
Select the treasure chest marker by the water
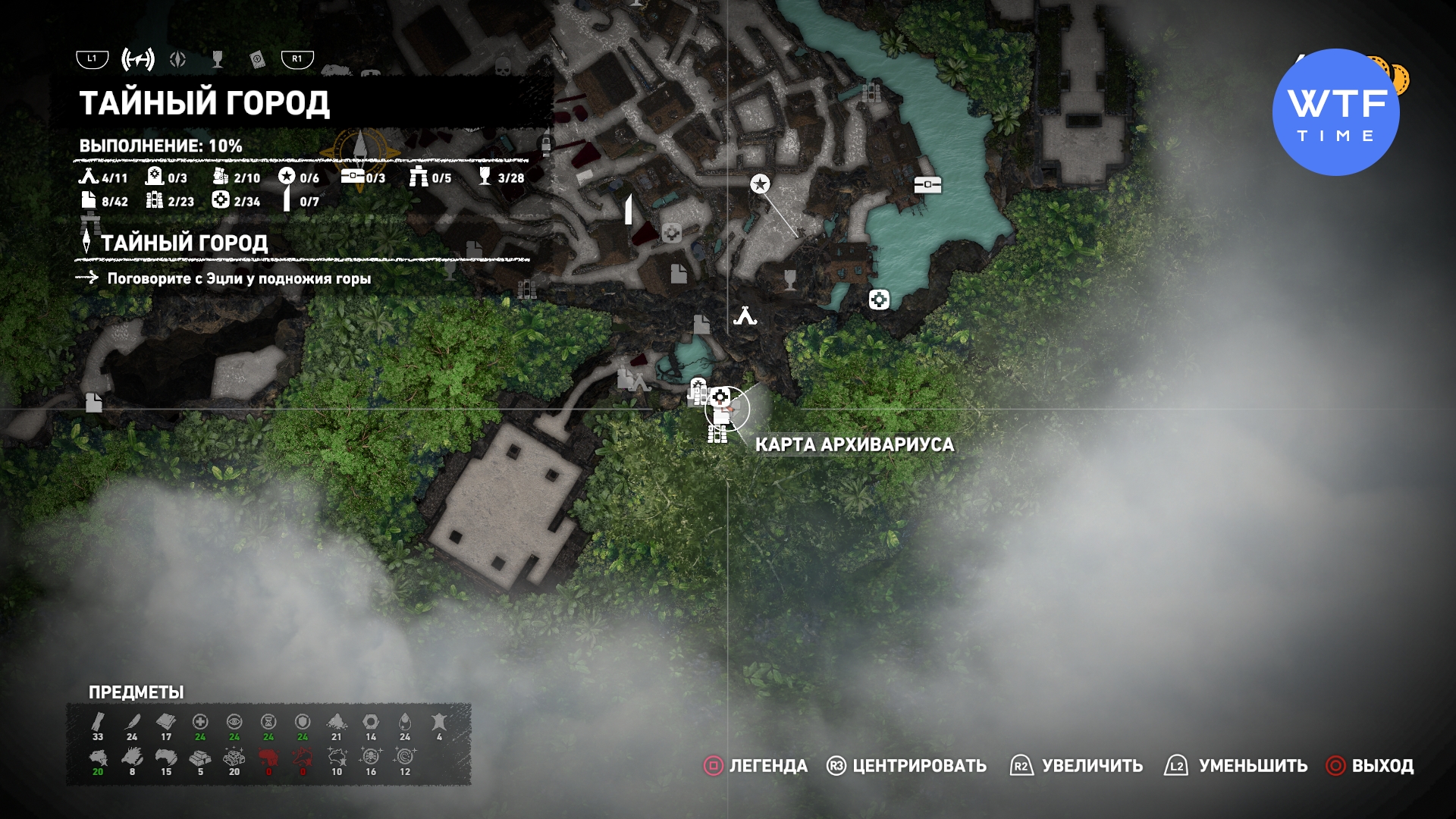(927, 184)
